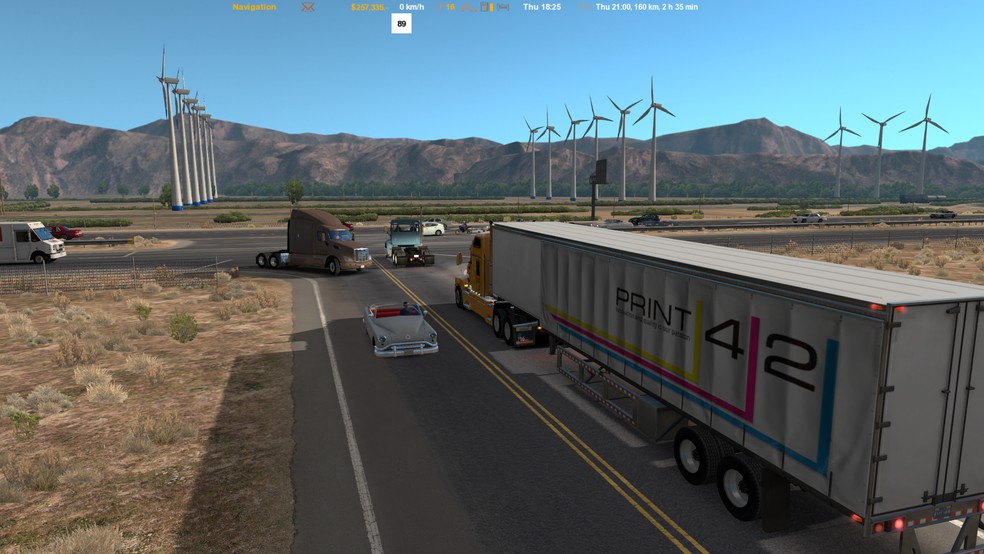Open the mail envelope icon
Viewport: 984px width, 554px height.
click(x=308, y=7)
